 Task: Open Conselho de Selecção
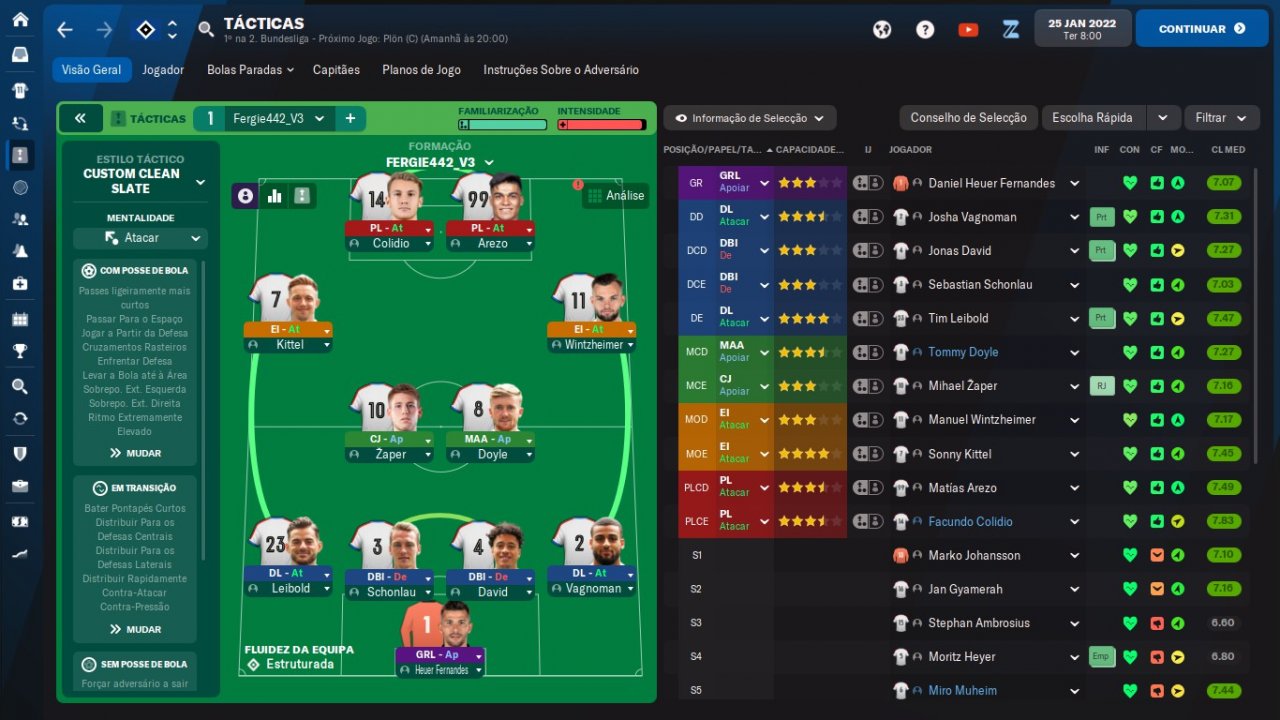pyautogui.click(x=968, y=118)
